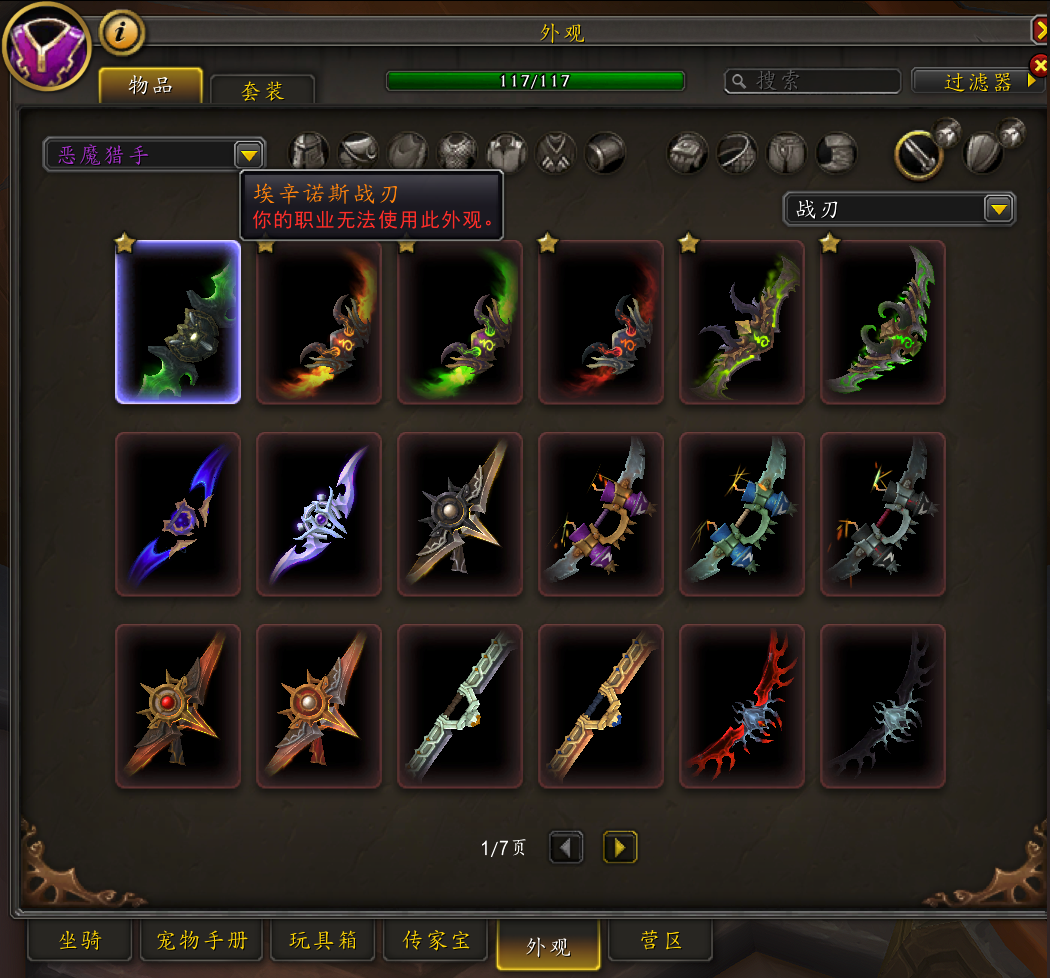
Task: Show the 传家宝 heirlooms tab
Action: click(x=436, y=941)
